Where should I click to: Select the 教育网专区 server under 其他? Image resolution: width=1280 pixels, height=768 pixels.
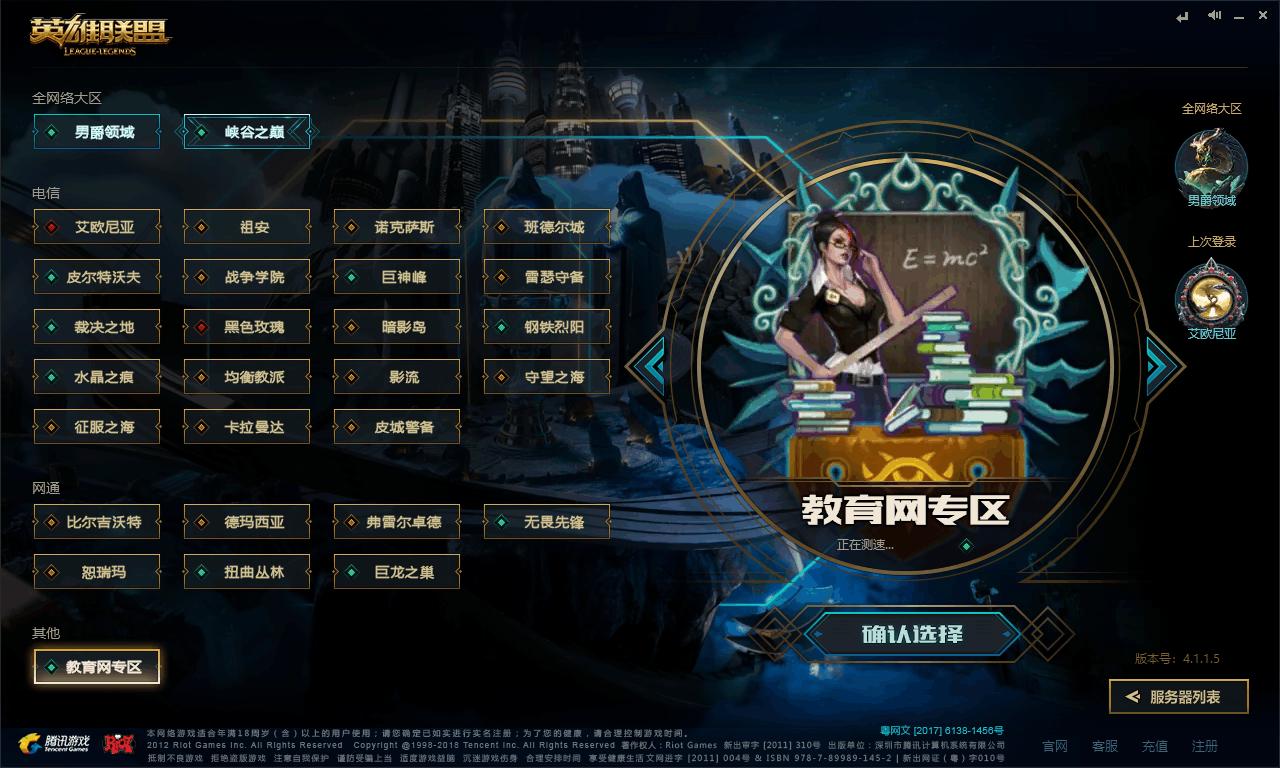96,666
